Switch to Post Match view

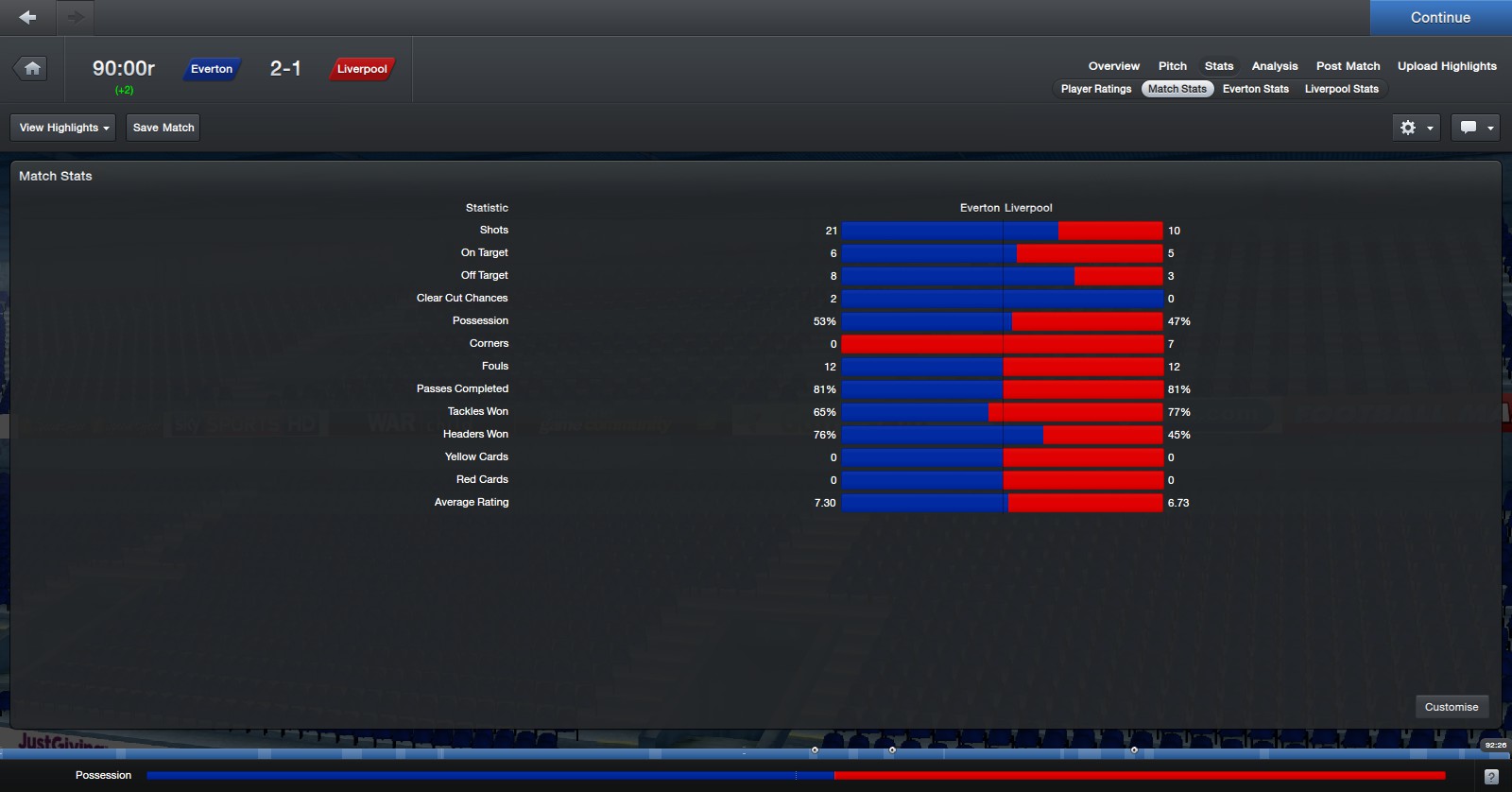[x=1348, y=66]
